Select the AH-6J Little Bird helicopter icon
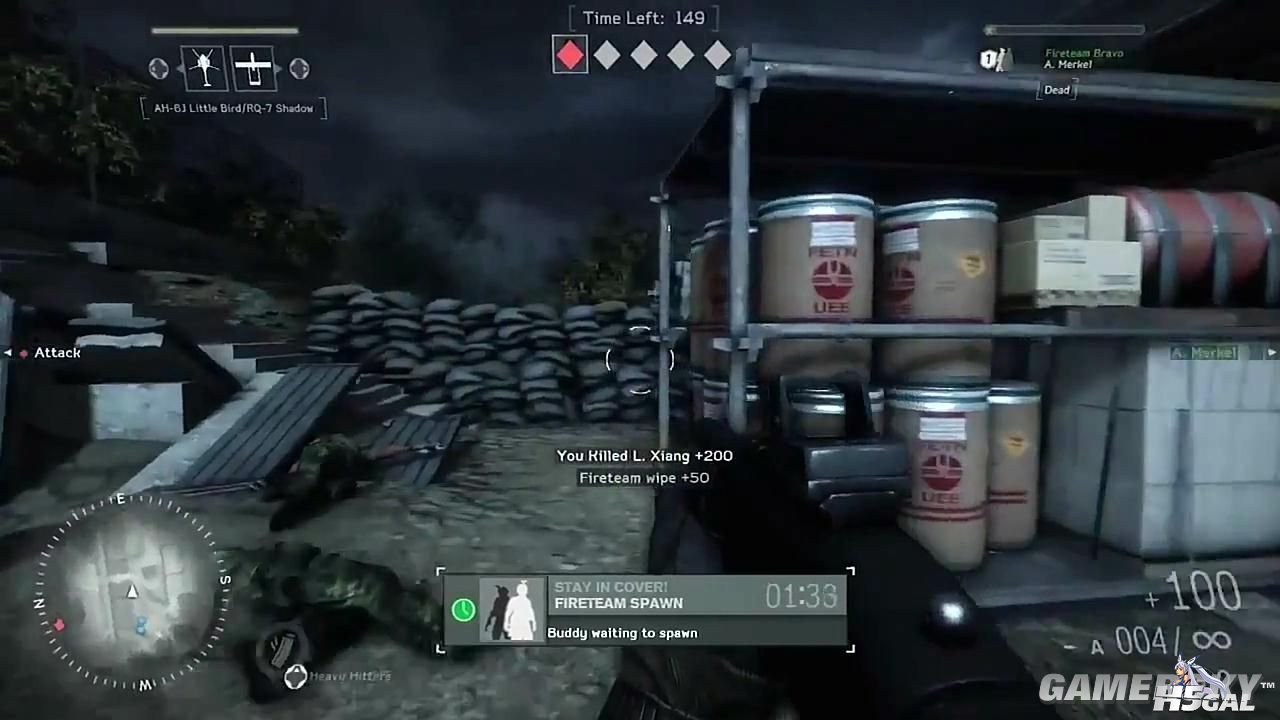 tap(204, 68)
